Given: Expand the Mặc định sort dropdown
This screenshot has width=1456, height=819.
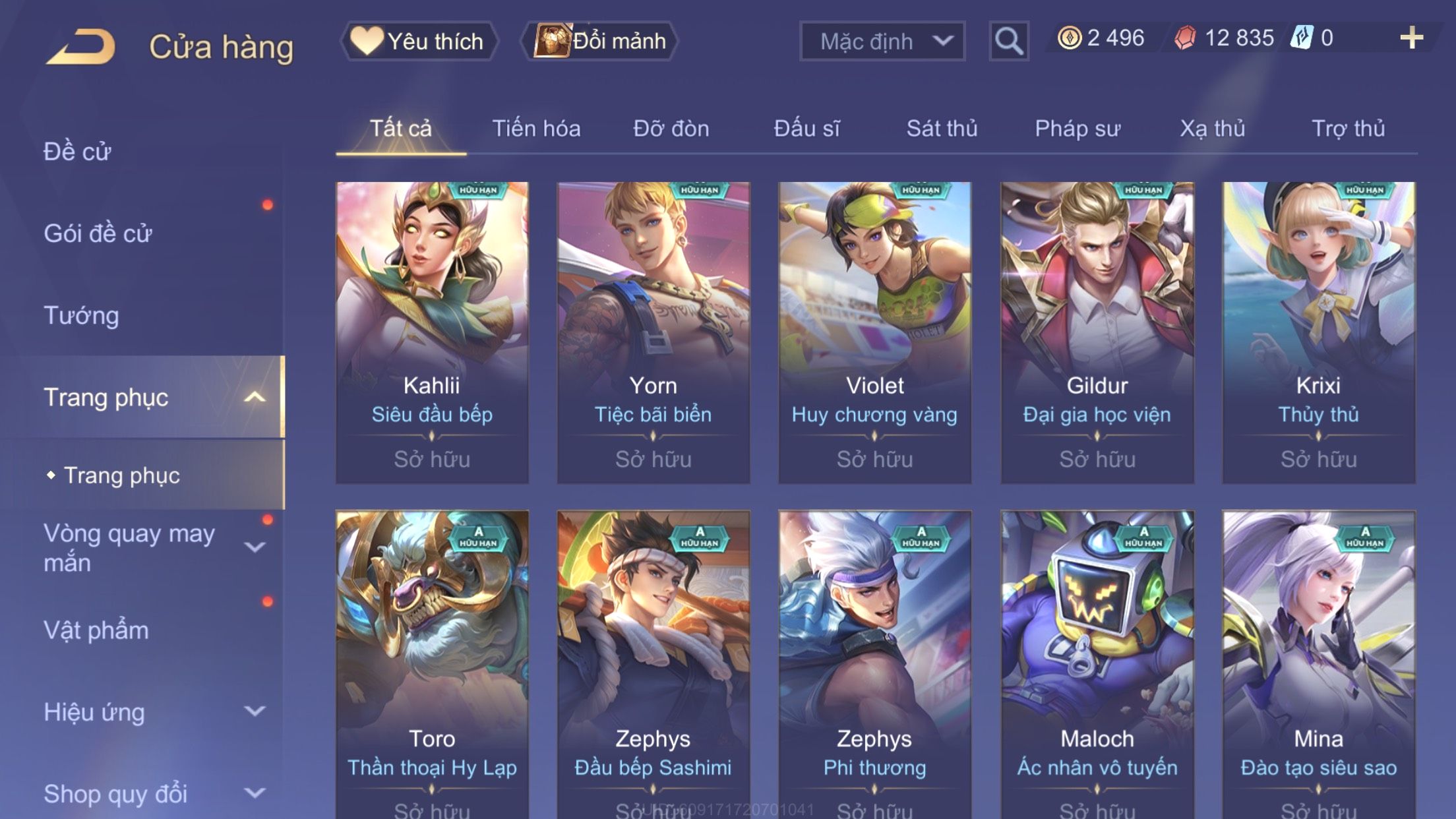Looking at the screenshot, I should [882, 41].
